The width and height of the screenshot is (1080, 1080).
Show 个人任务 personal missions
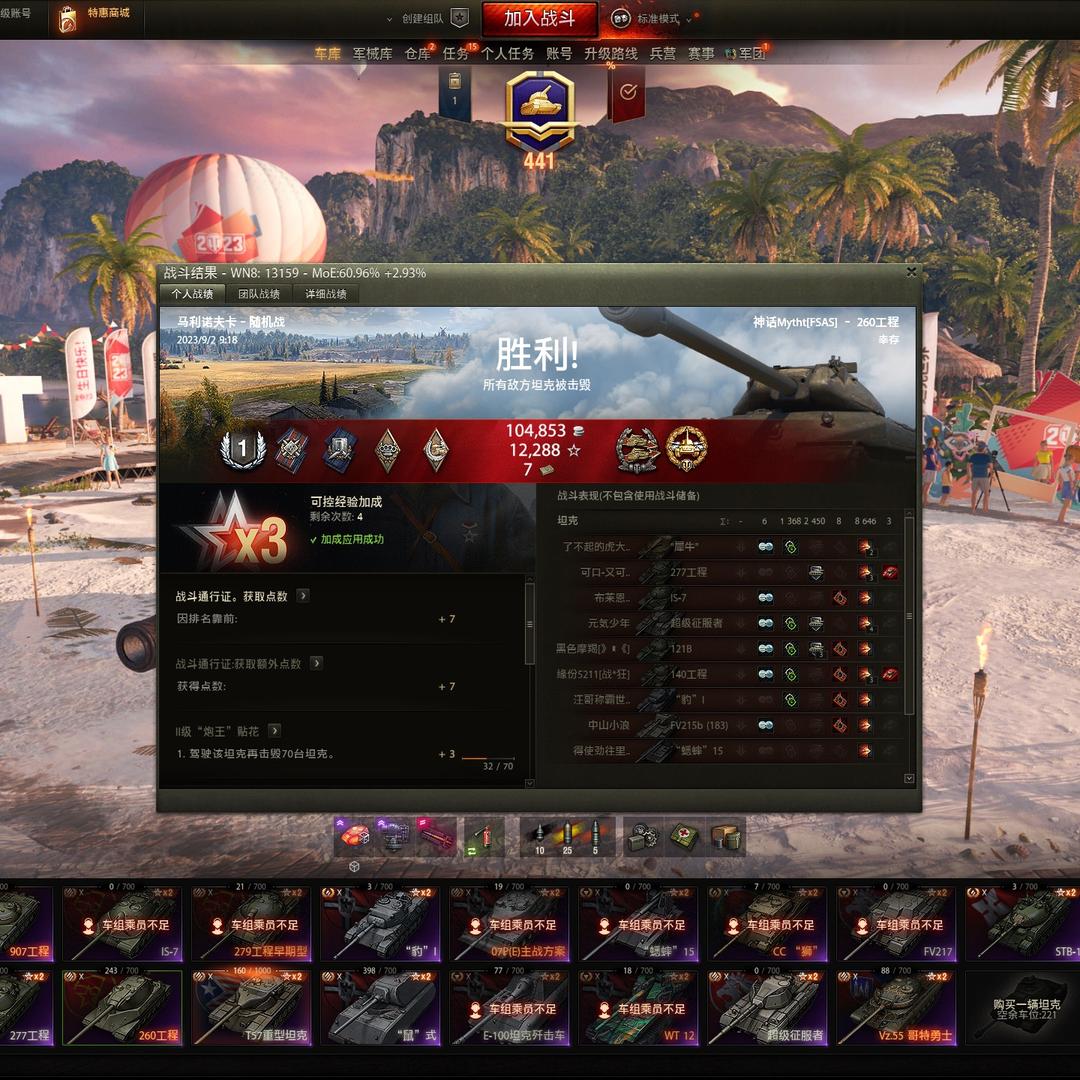(x=507, y=54)
